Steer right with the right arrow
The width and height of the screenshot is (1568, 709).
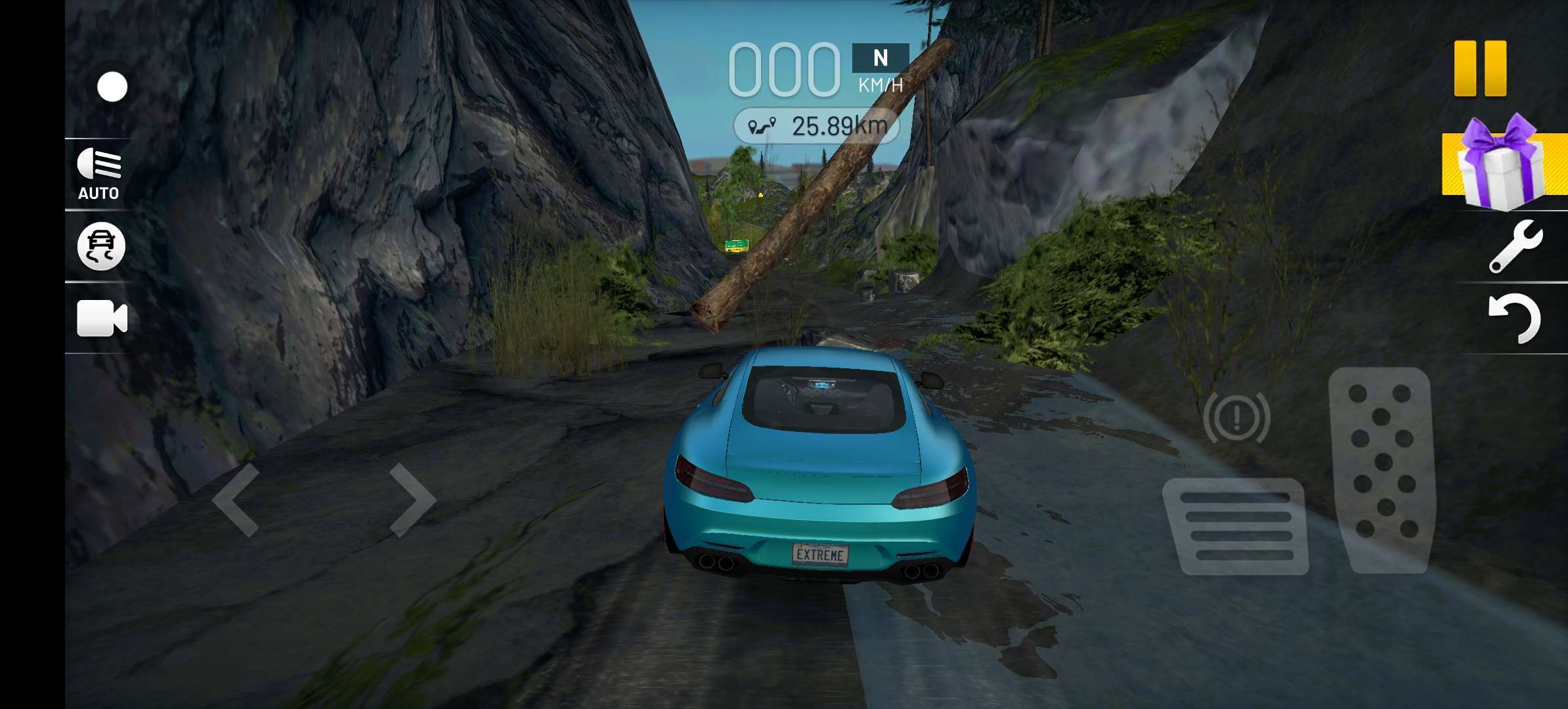tap(412, 500)
